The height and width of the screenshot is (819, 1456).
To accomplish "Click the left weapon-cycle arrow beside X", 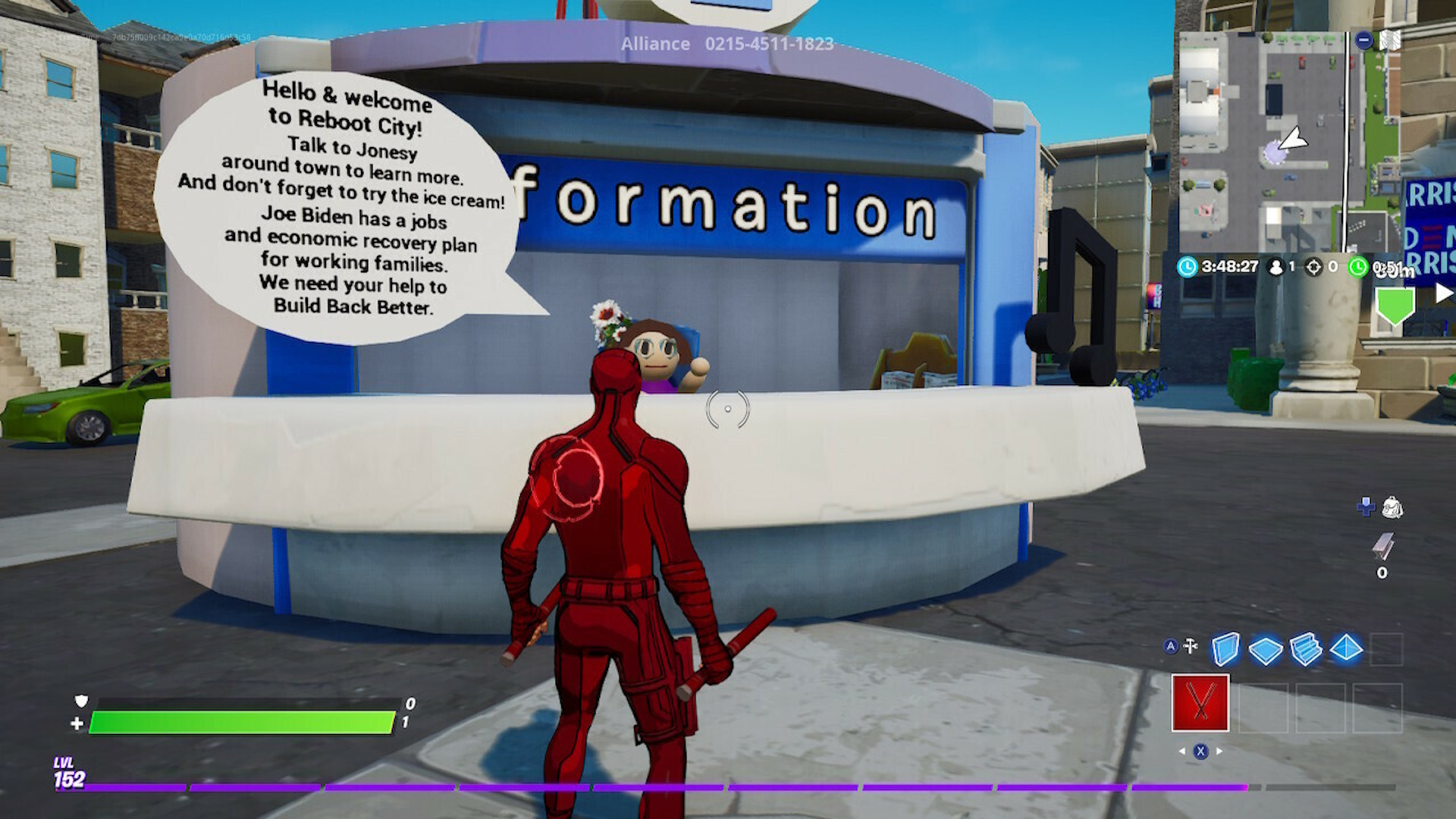I will point(1182,752).
